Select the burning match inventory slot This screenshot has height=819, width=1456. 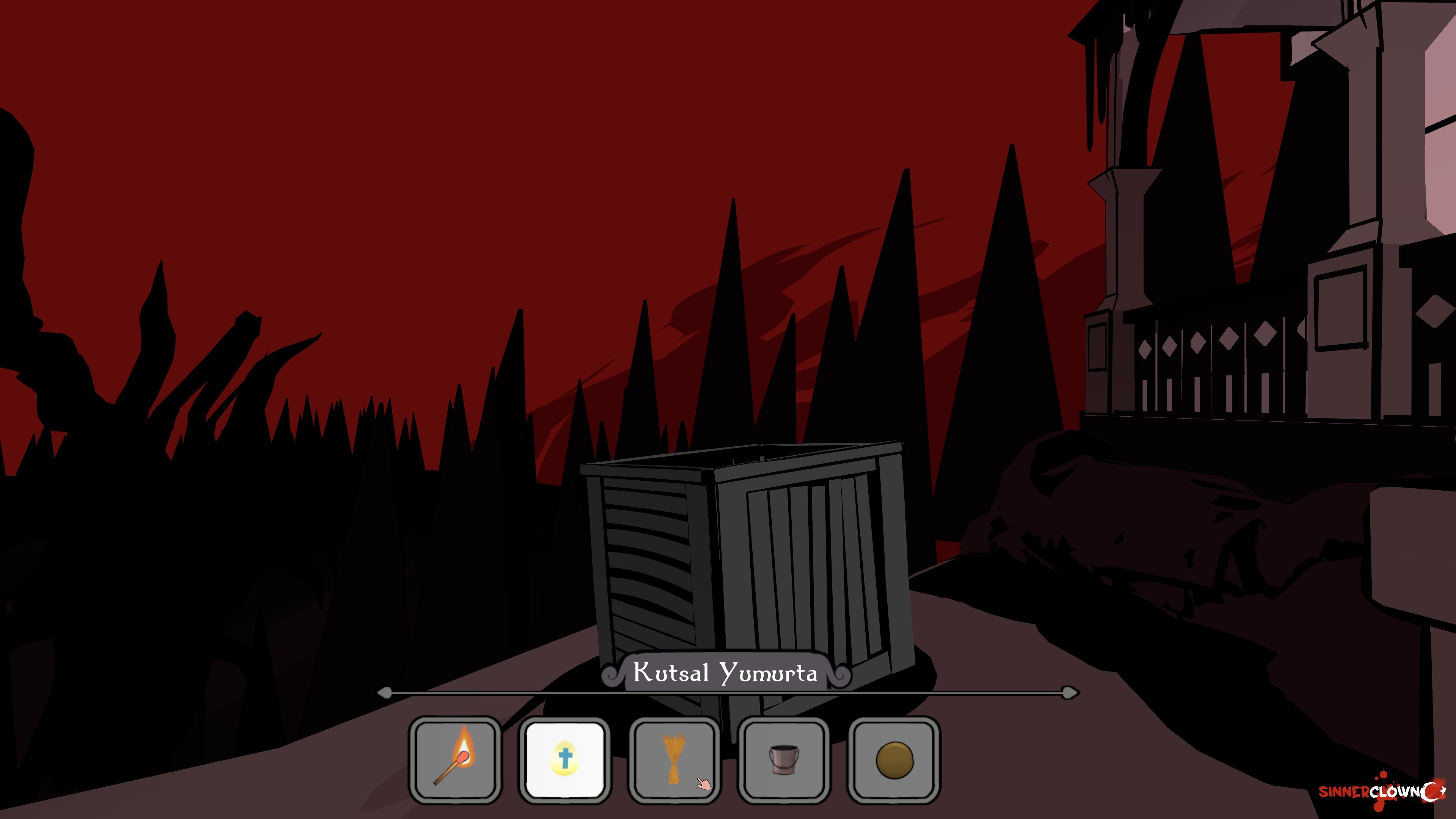point(455,759)
